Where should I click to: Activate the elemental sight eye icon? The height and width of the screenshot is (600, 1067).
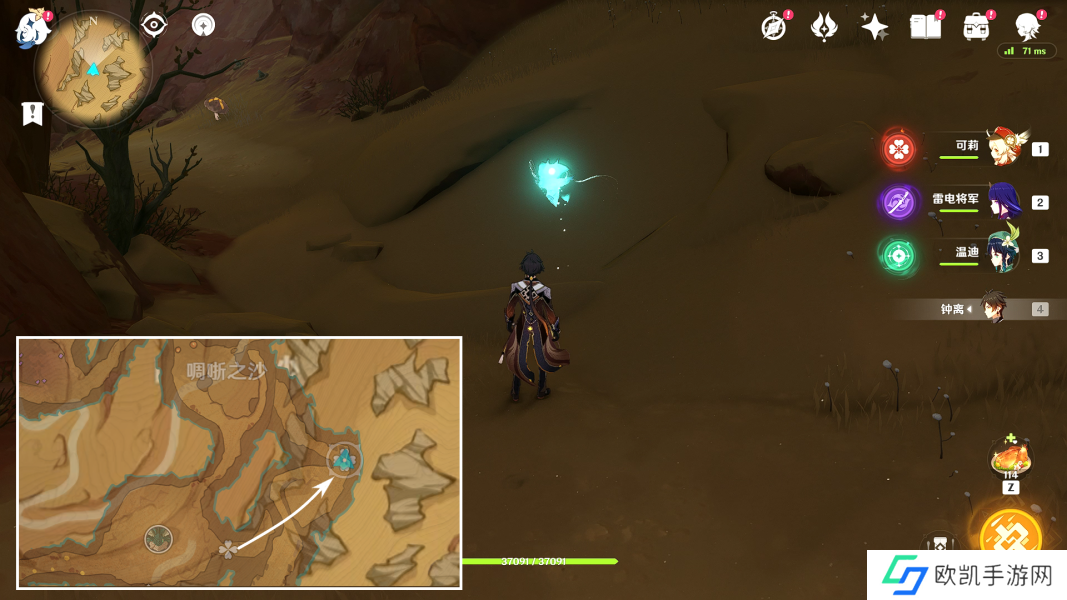tap(153, 25)
